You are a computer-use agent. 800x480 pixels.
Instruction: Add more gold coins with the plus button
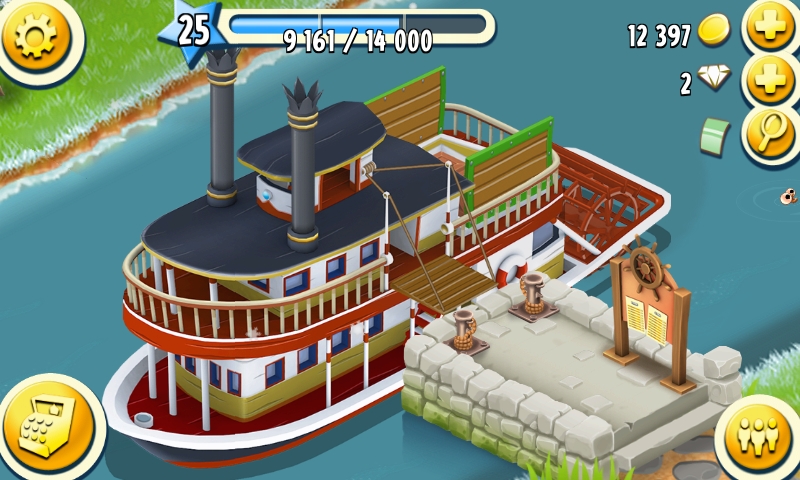(x=770, y=30)
